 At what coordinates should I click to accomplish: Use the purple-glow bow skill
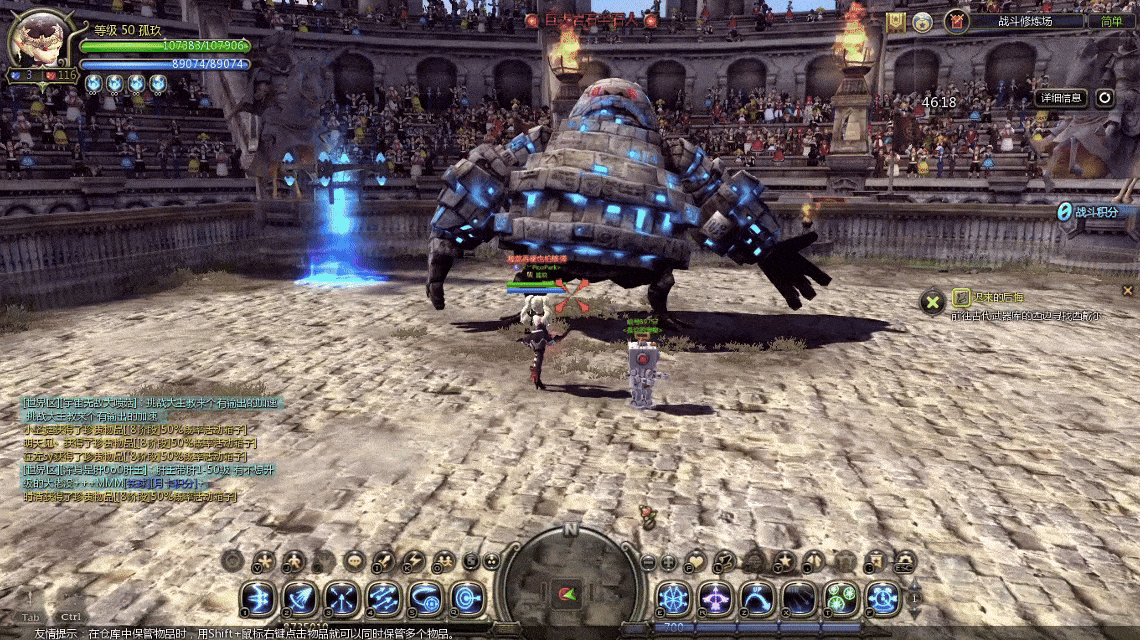(x=715, y=599)
